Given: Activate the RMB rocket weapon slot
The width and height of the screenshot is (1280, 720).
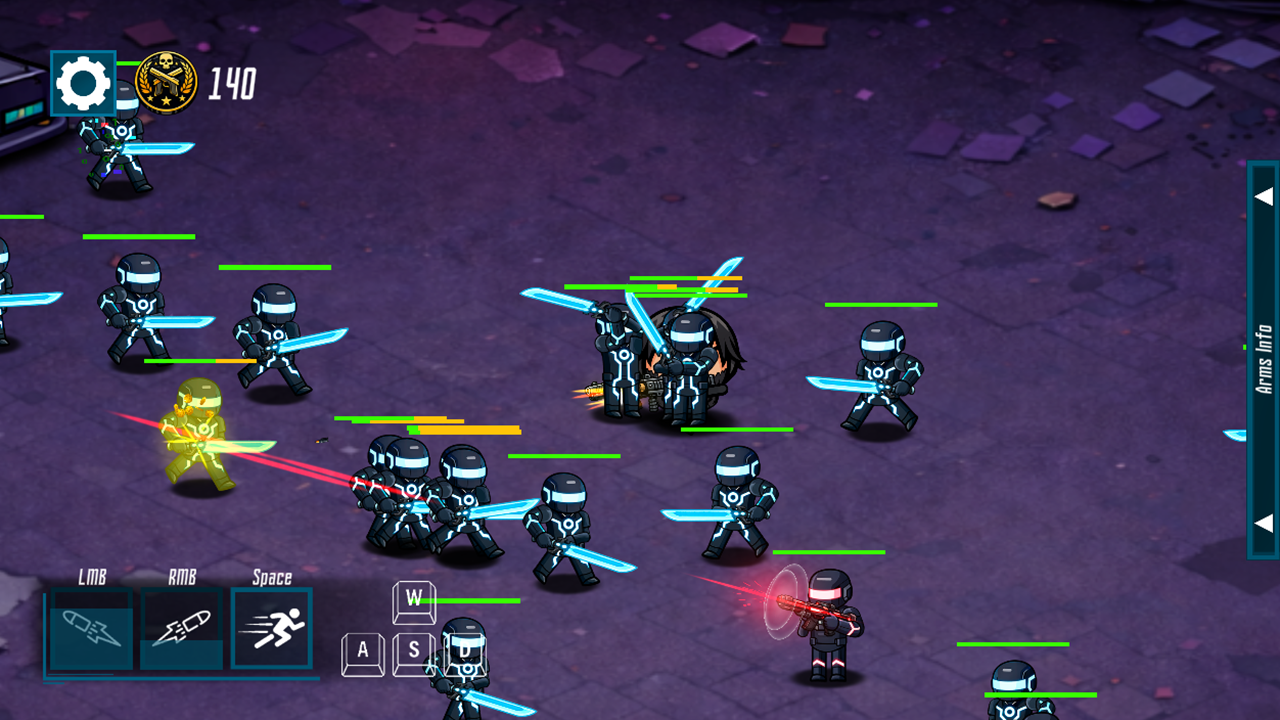Looking at the screenshot, I should pyautogui.click(x=181, y=628).
